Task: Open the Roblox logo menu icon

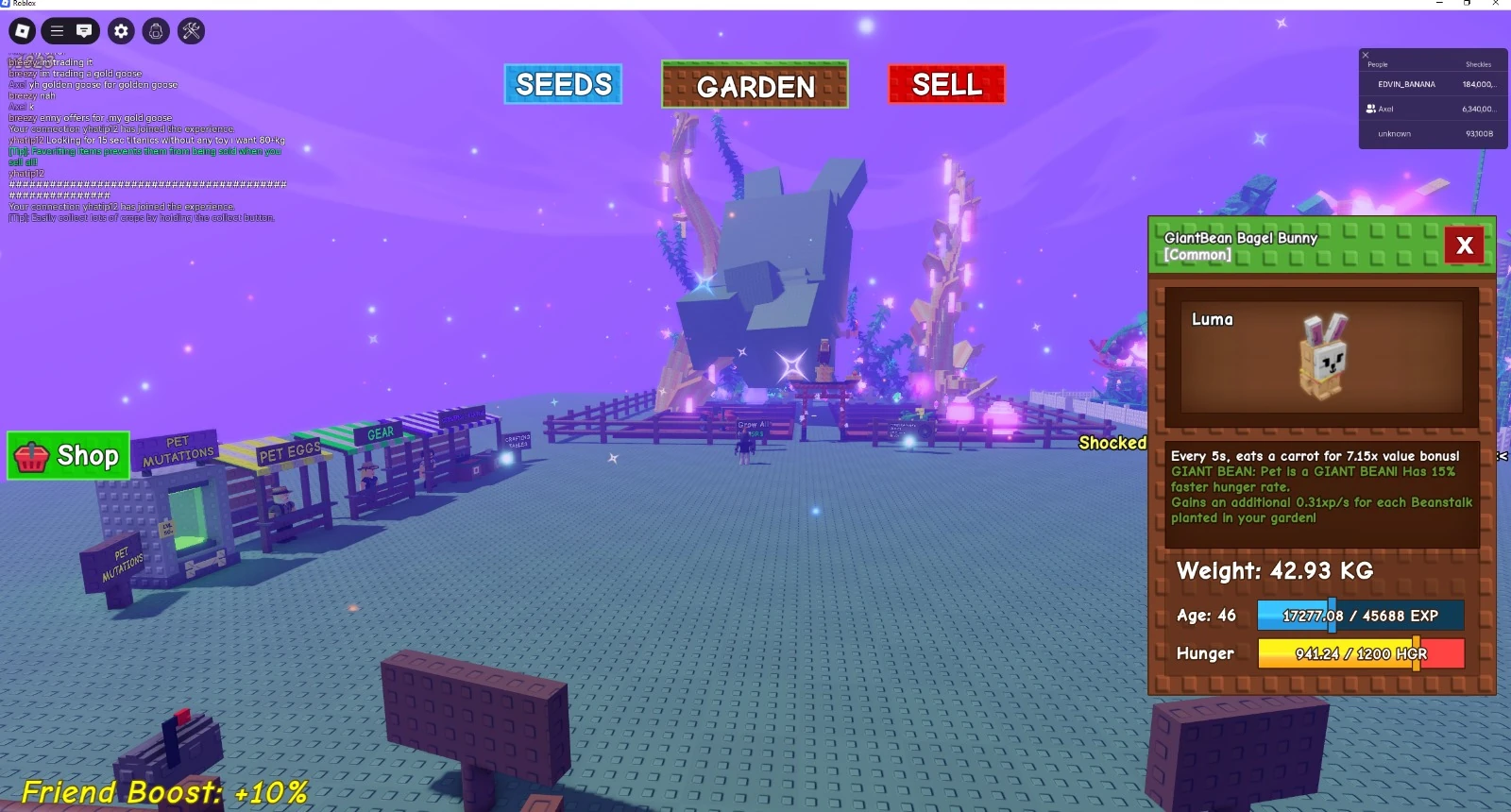Action: click(21, 29)
